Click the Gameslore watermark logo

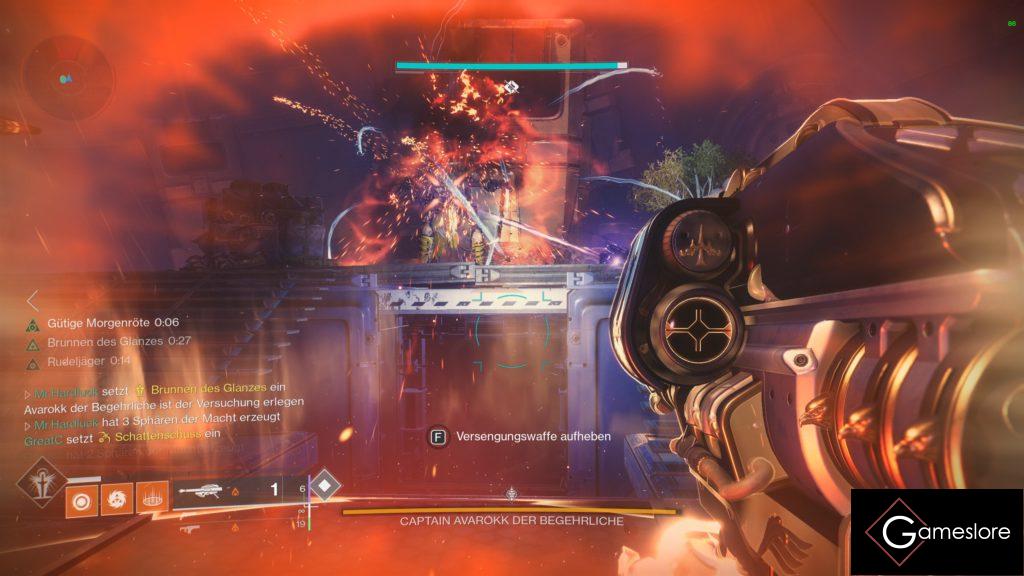click(x=937, y=532)
